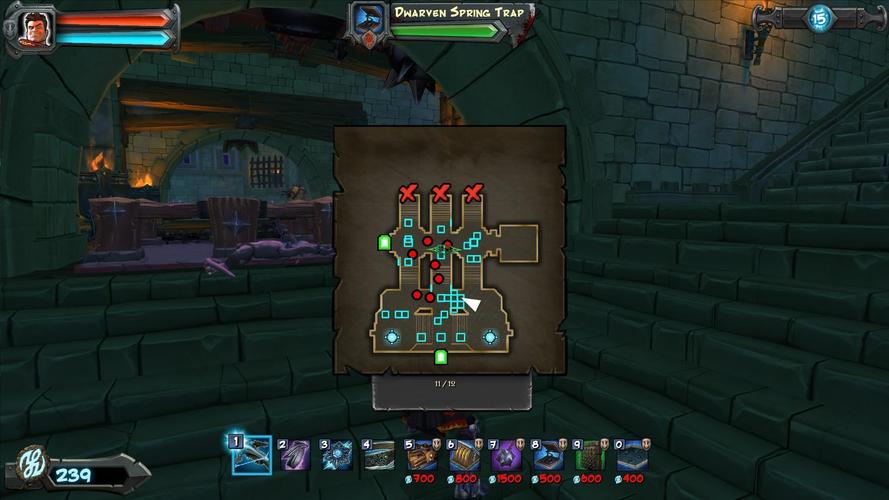The height and width of the screenshot is (500, 889).
Task: Select the crossbow weapon in slot 1
Action: 252,455
